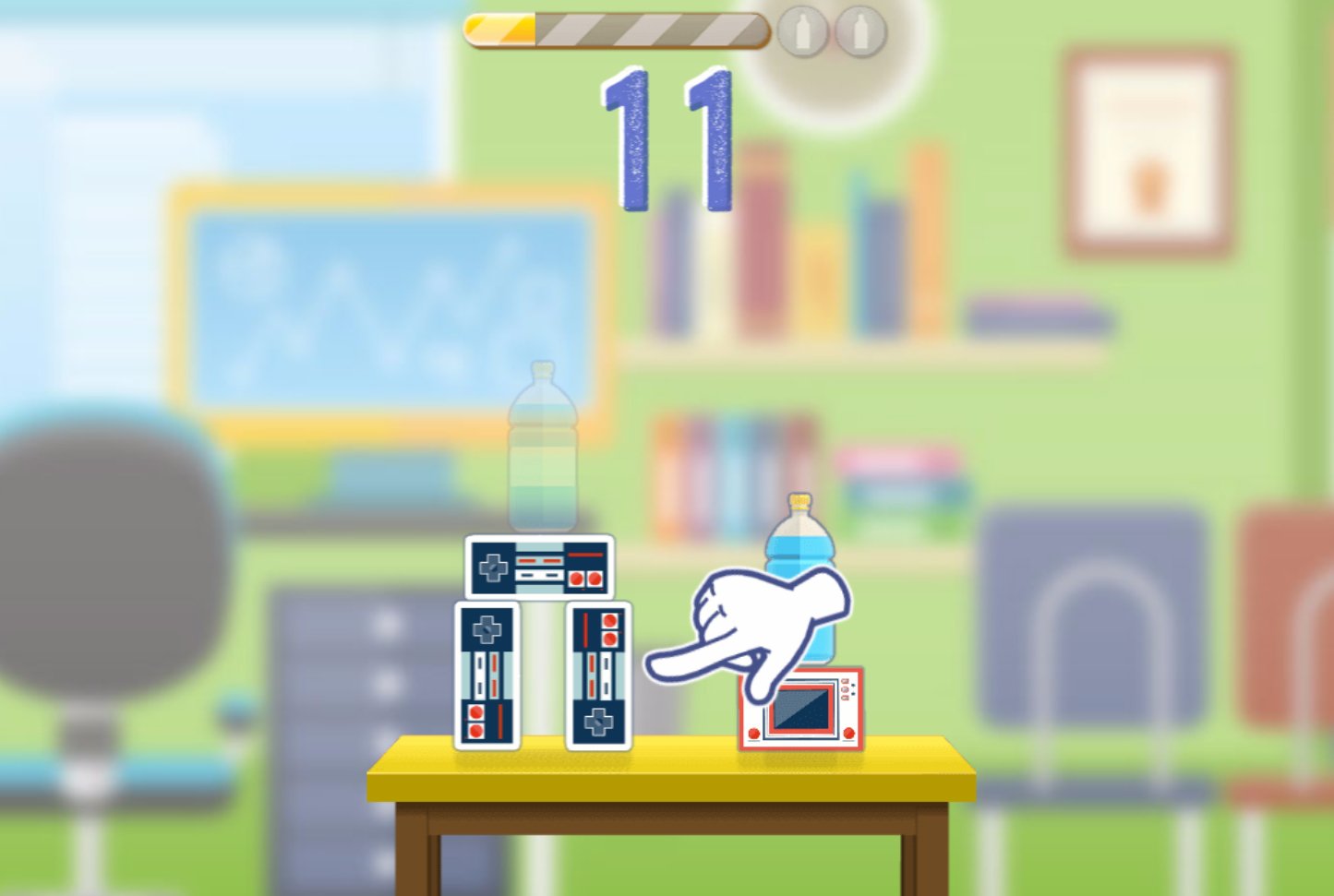Click the second bottle counter icon

pyautogui.click(x=859, y=30)
